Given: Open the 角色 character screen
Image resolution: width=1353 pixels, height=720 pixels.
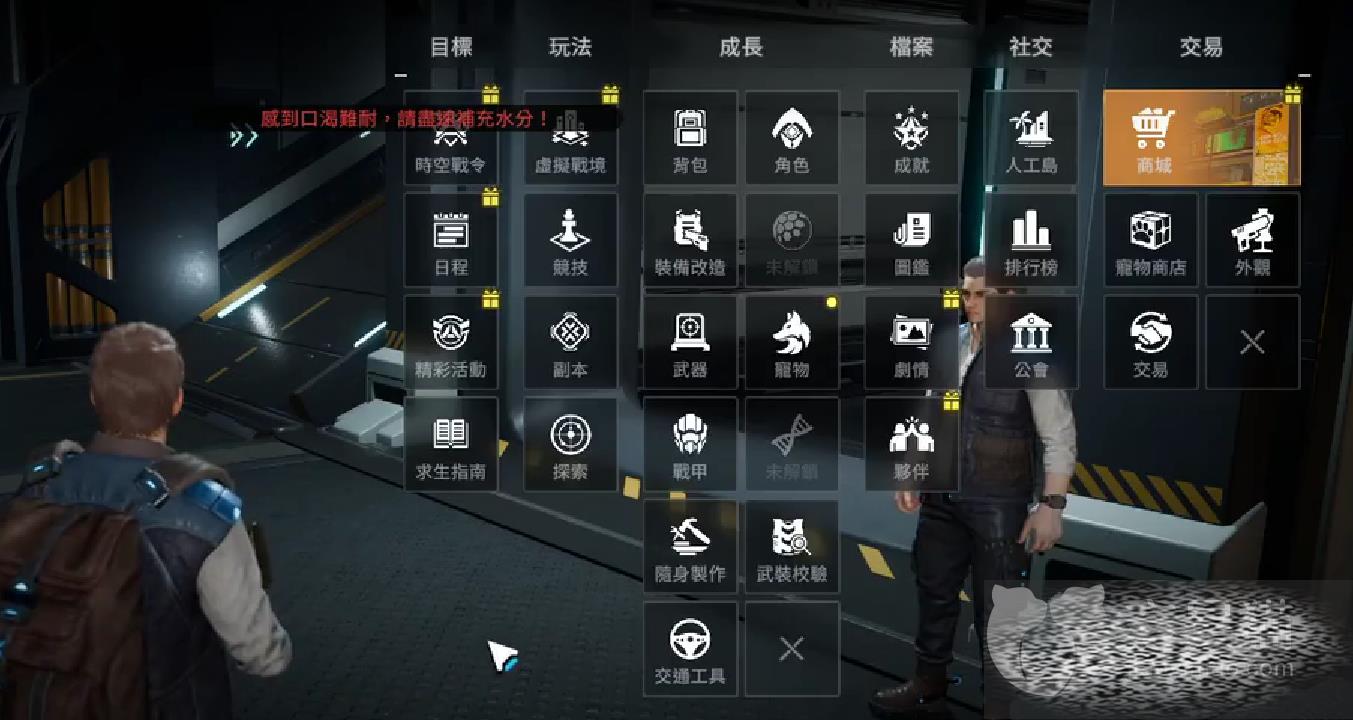Looking at the screenshot, I should point(791,138).
